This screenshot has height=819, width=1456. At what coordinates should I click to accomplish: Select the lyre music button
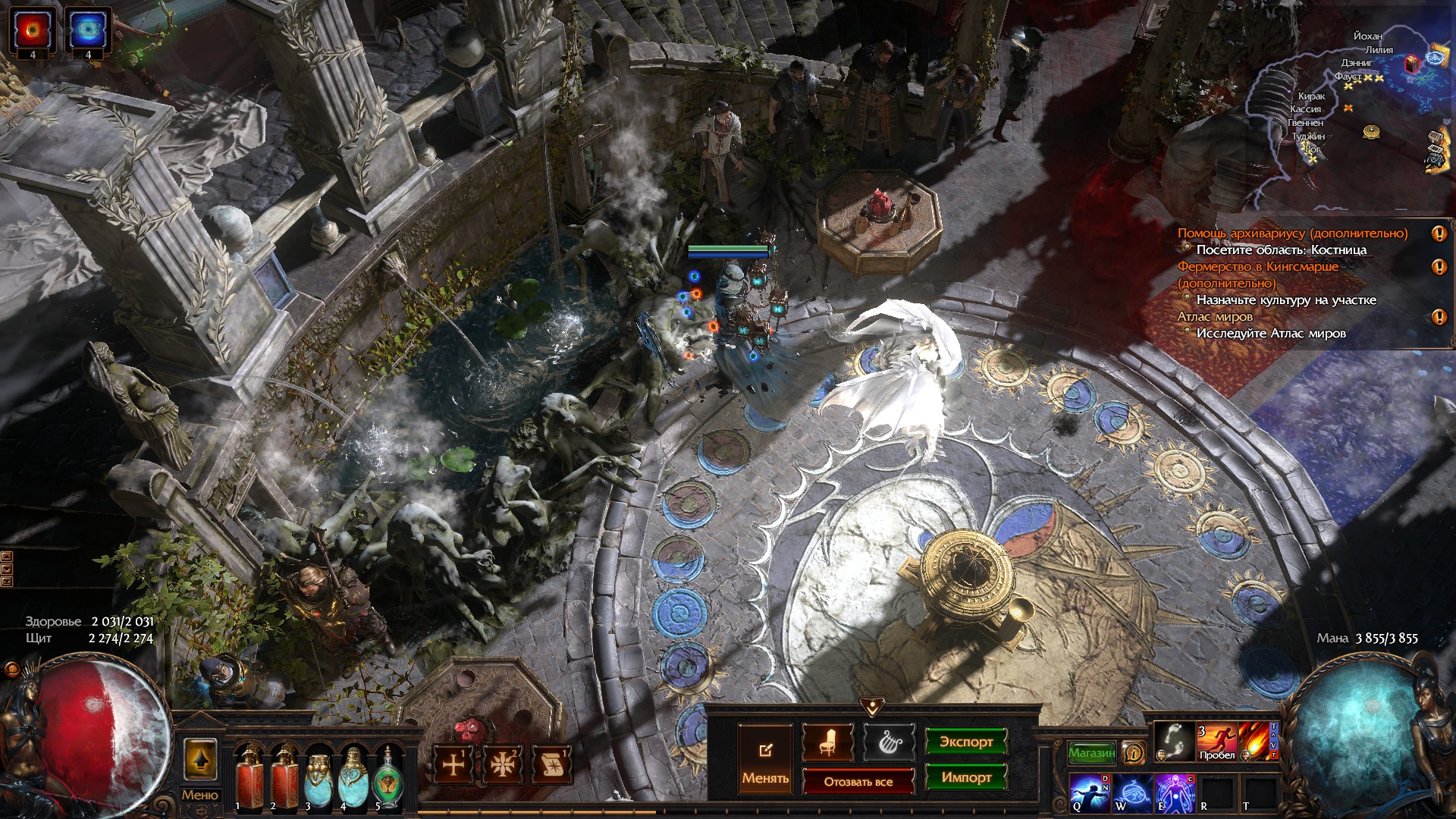pyautogui.click(x=889, y=742)
